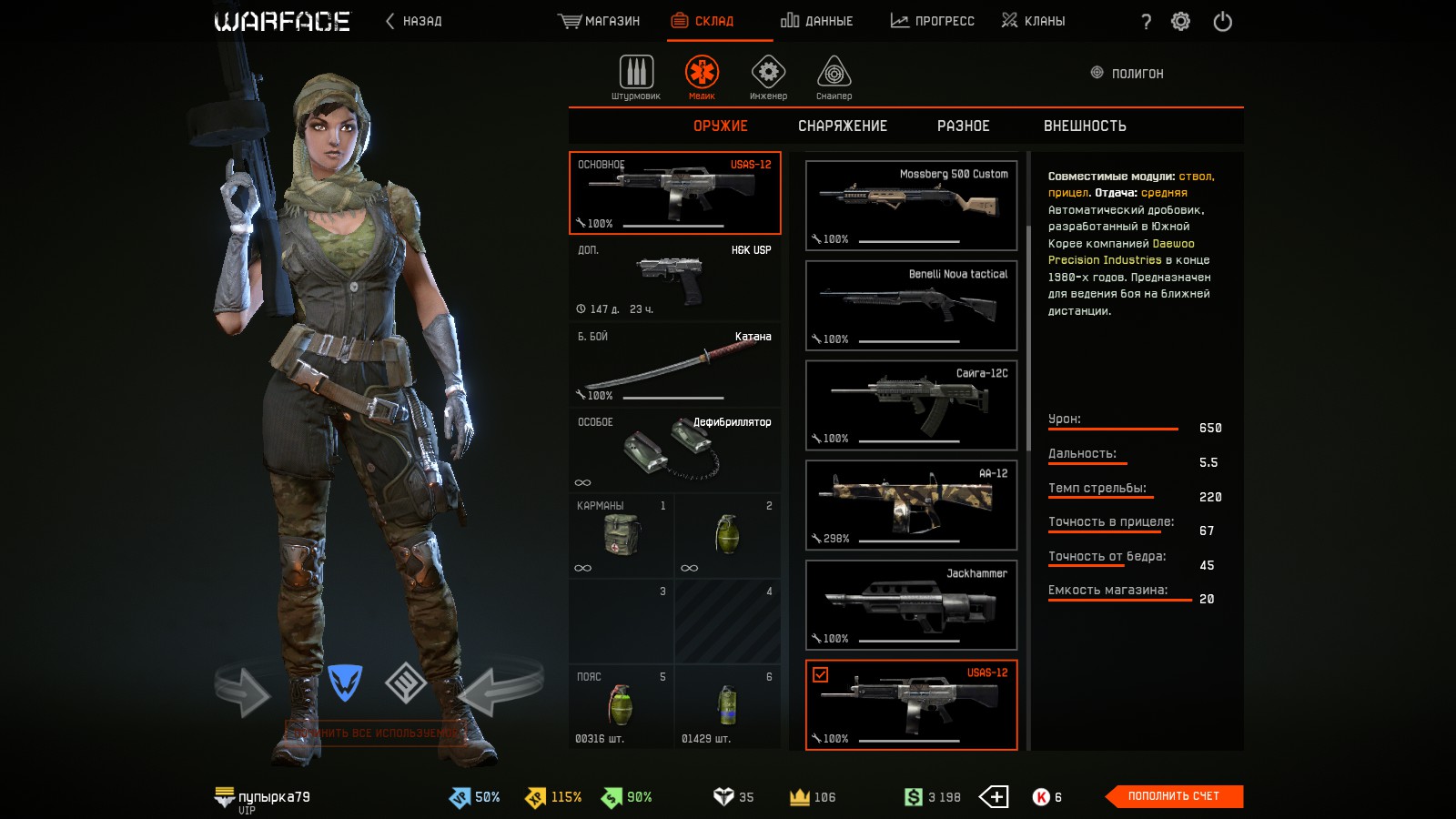Open the Прогресс menu
The height and width of the screenshot is (819, 1456).
[932, 21]
